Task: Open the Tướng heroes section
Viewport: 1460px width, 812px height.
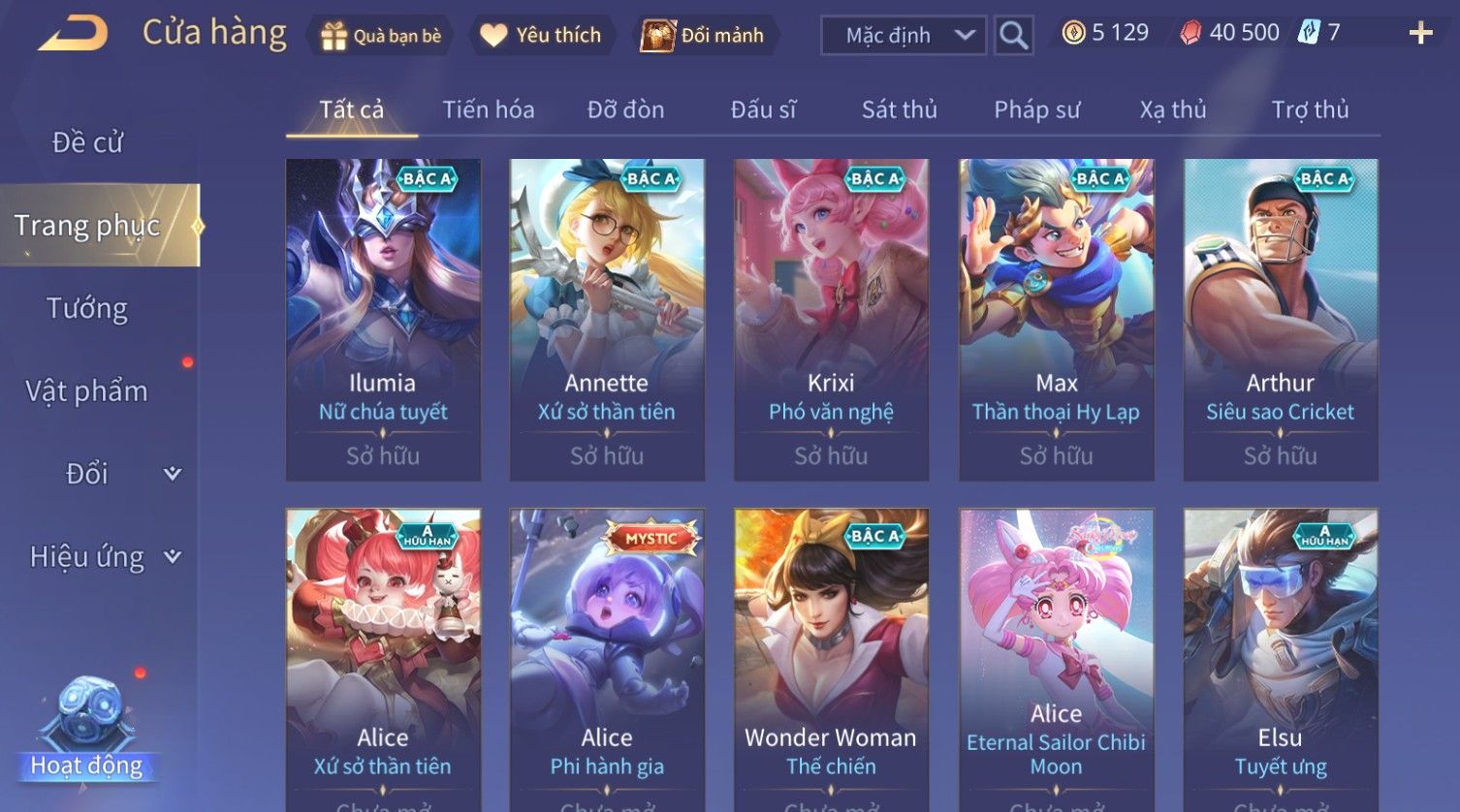Action: pyautogui.click(x=87, y=308)
